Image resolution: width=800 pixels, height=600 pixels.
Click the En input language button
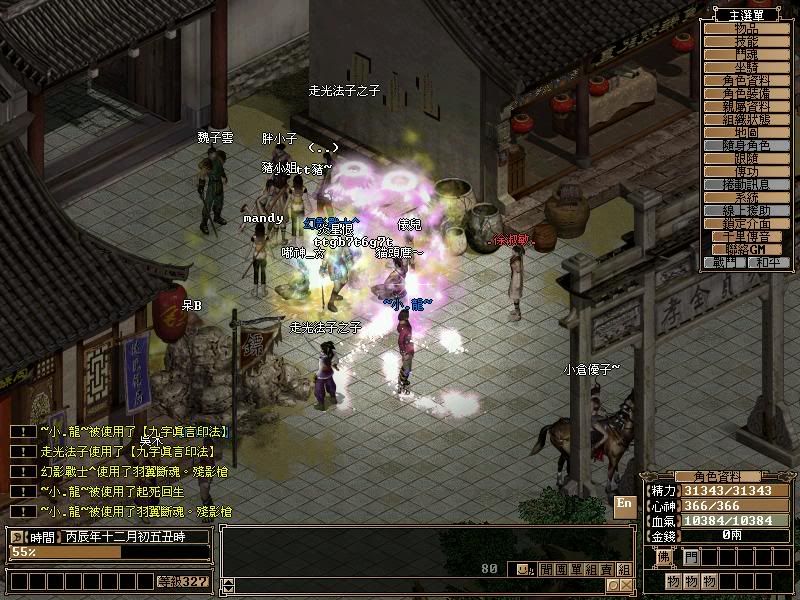pos(624,503)
